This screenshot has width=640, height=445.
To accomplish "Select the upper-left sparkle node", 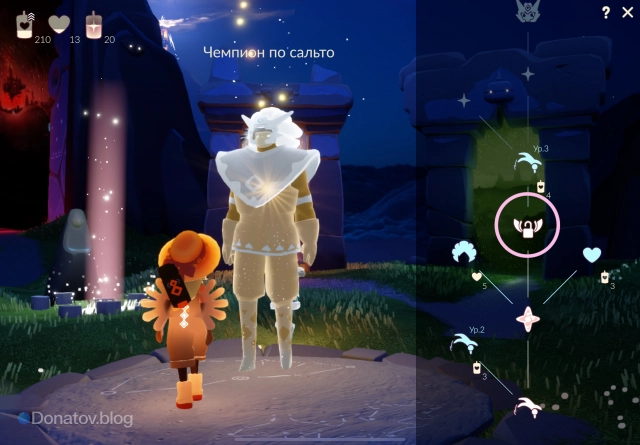I will tap(464, 100).
